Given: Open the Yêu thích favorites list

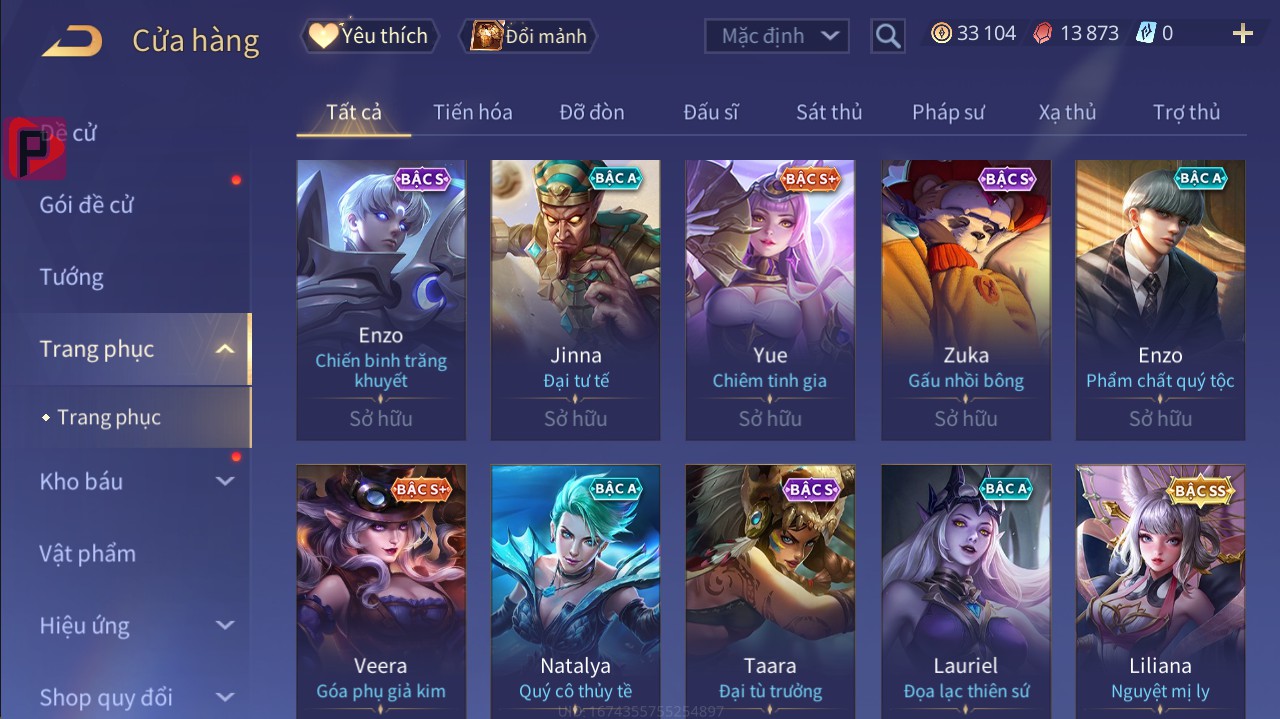Looking at the screenshot, I should (367, 36).
